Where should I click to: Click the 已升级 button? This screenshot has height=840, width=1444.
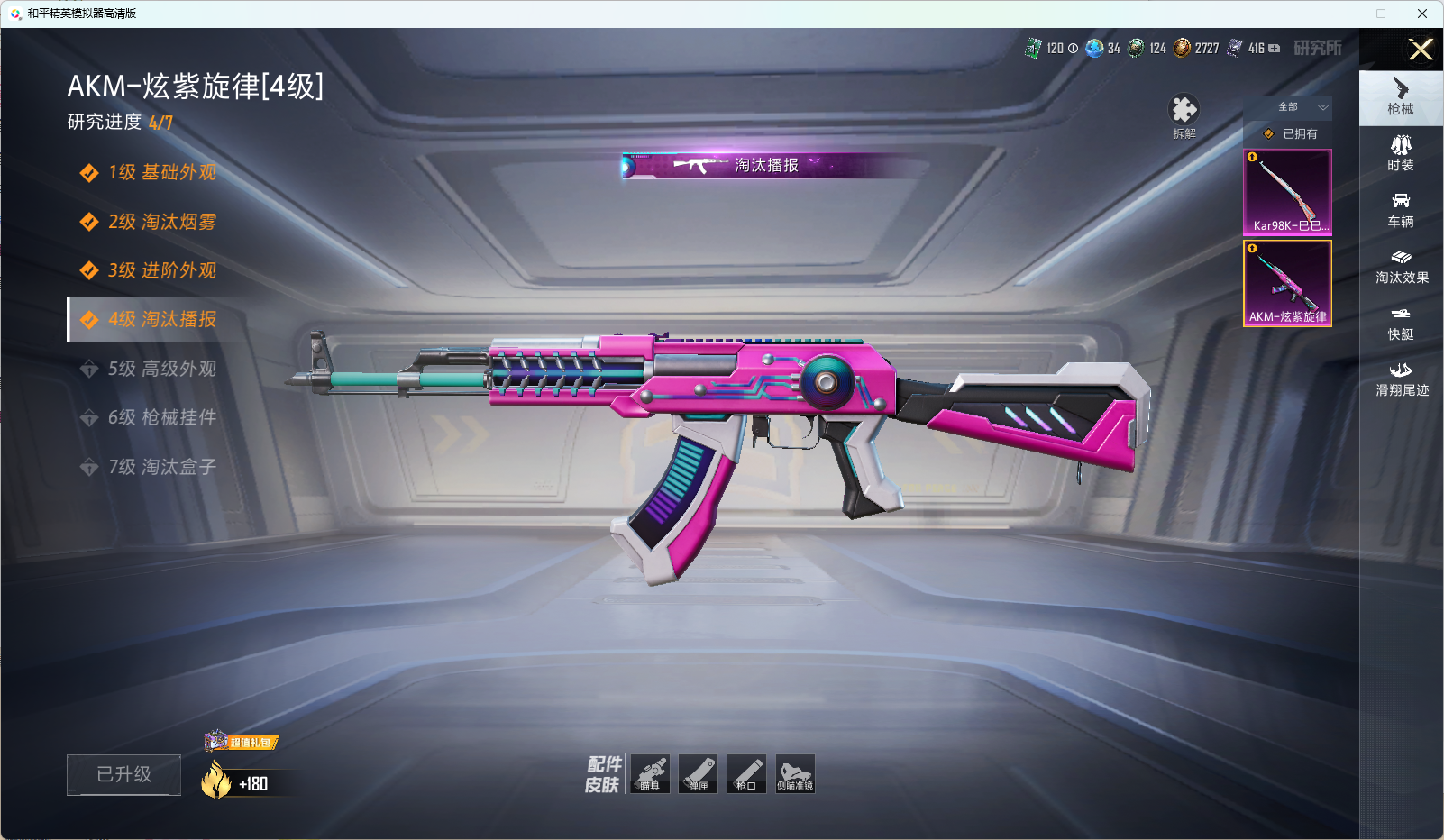(x=123, y=774)
